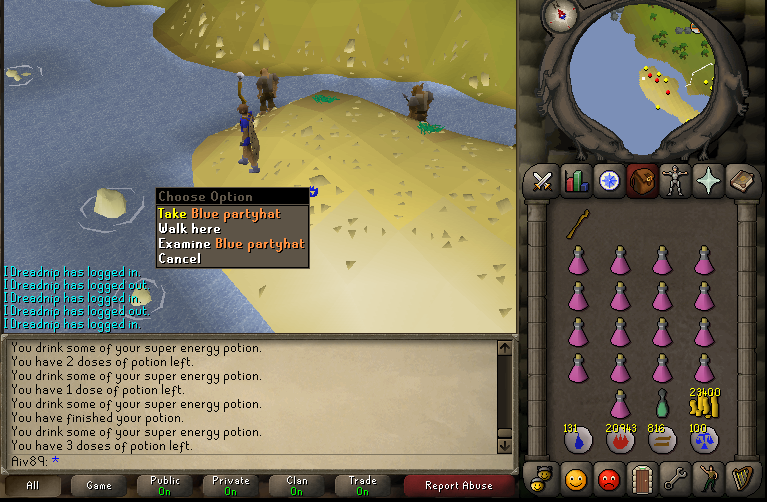The height and width of the screenshot is (502, 767).
Task: Open the Prayer tab
Action: [707, 181]
